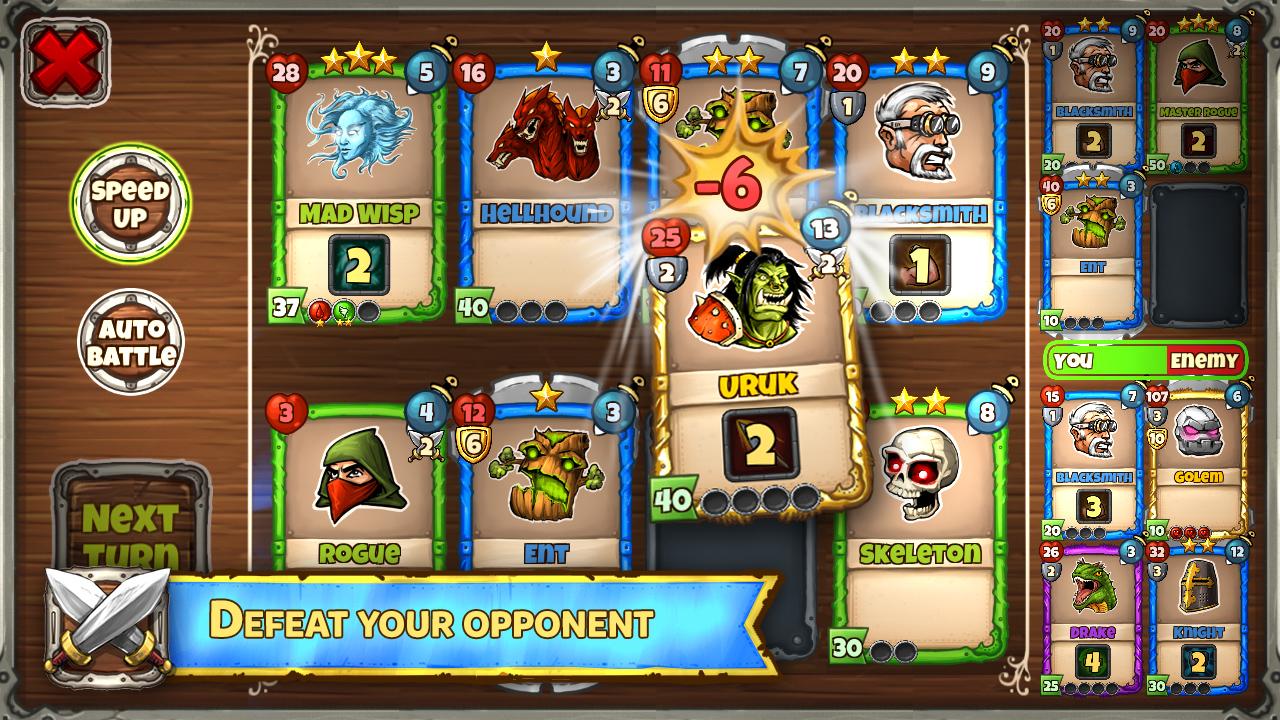
Task: Toggle the Speed Up button
Action: coord(130,203)
